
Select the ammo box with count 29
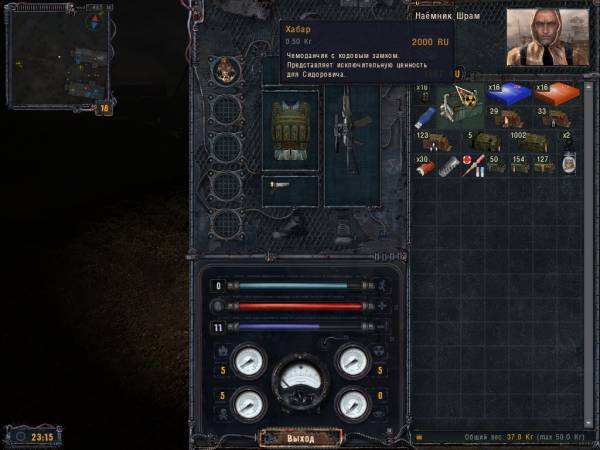coord(506,118)
